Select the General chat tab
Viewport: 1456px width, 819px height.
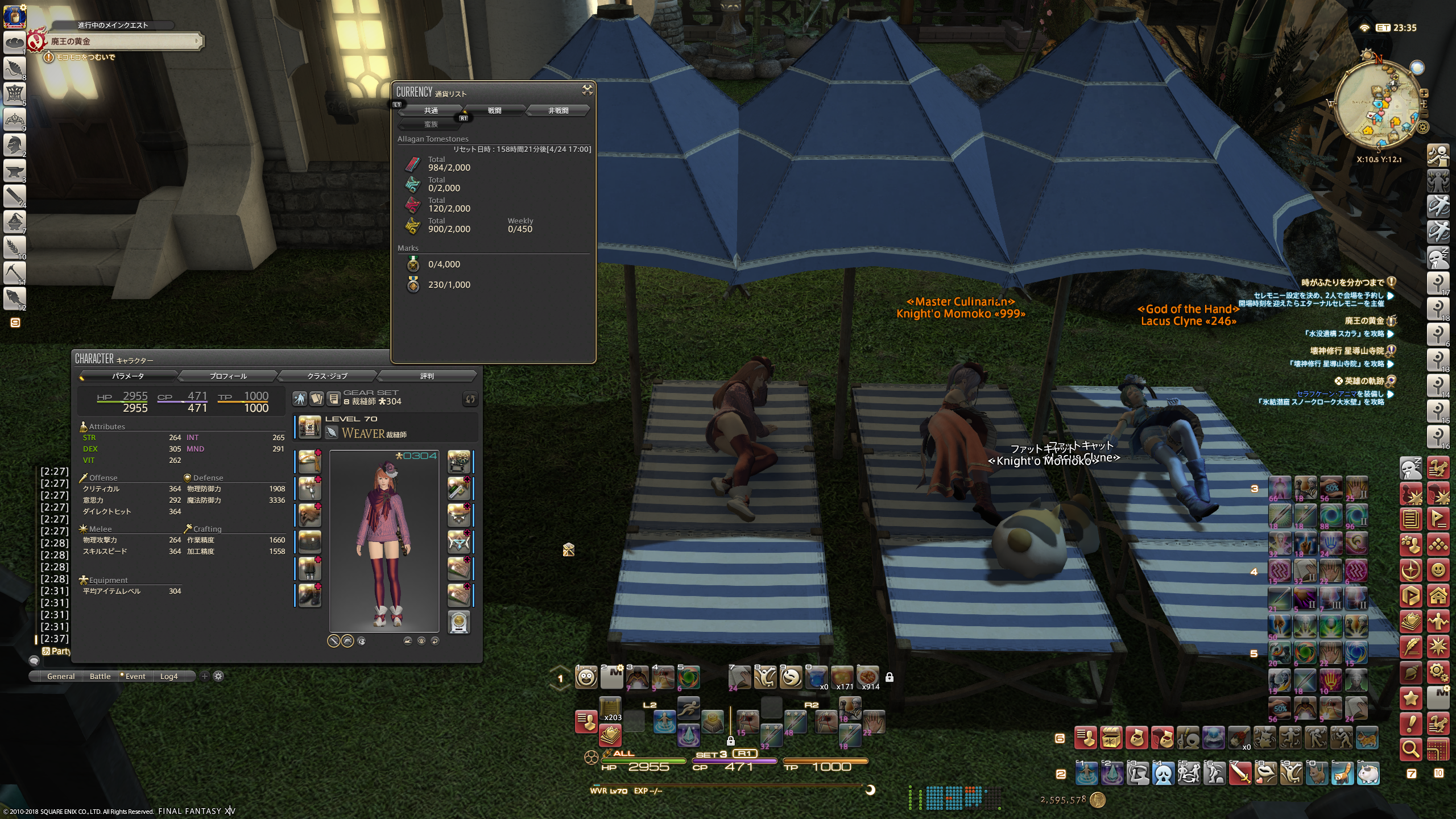(61, 676)
